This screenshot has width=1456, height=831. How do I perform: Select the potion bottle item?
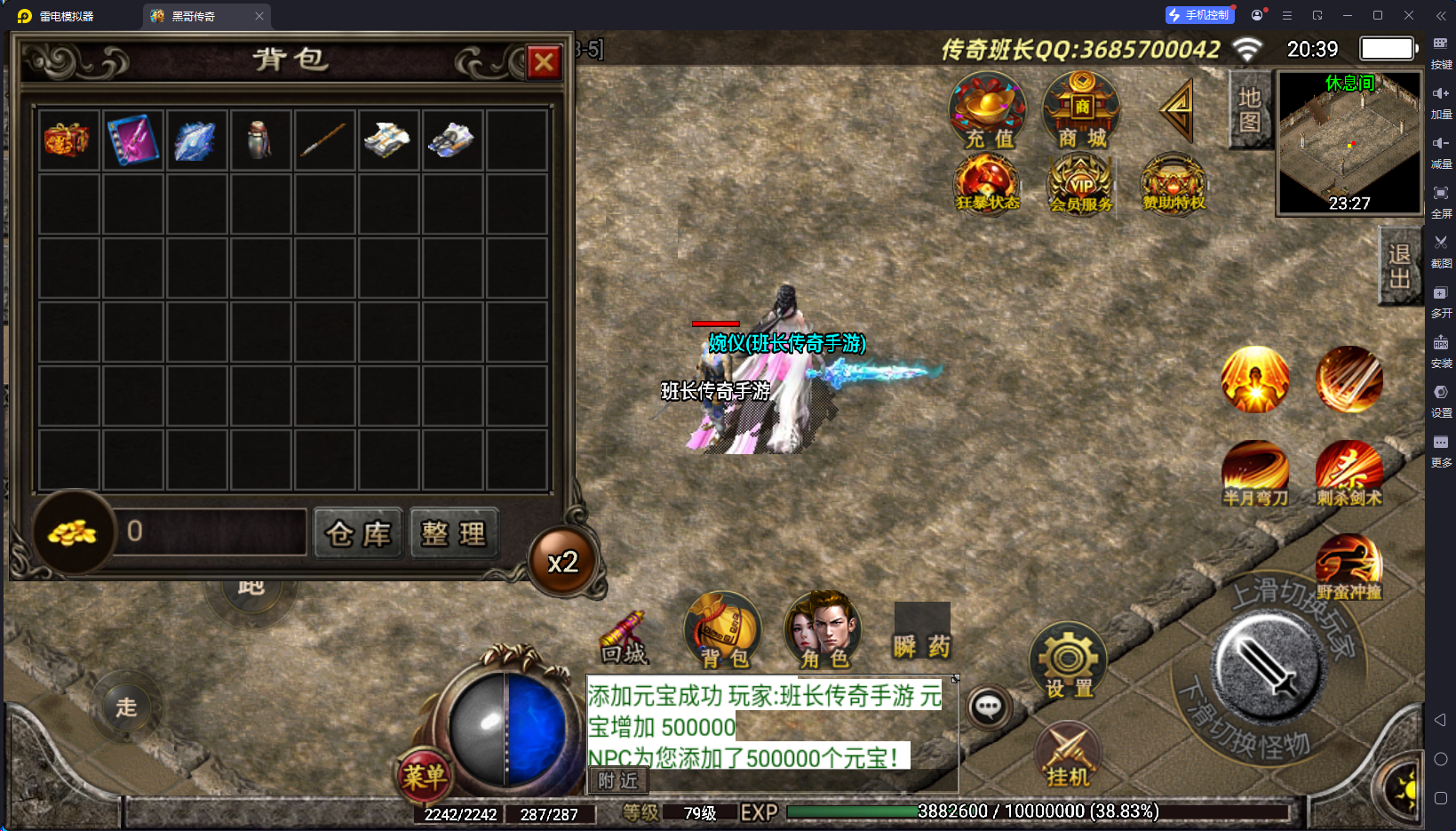260,140
